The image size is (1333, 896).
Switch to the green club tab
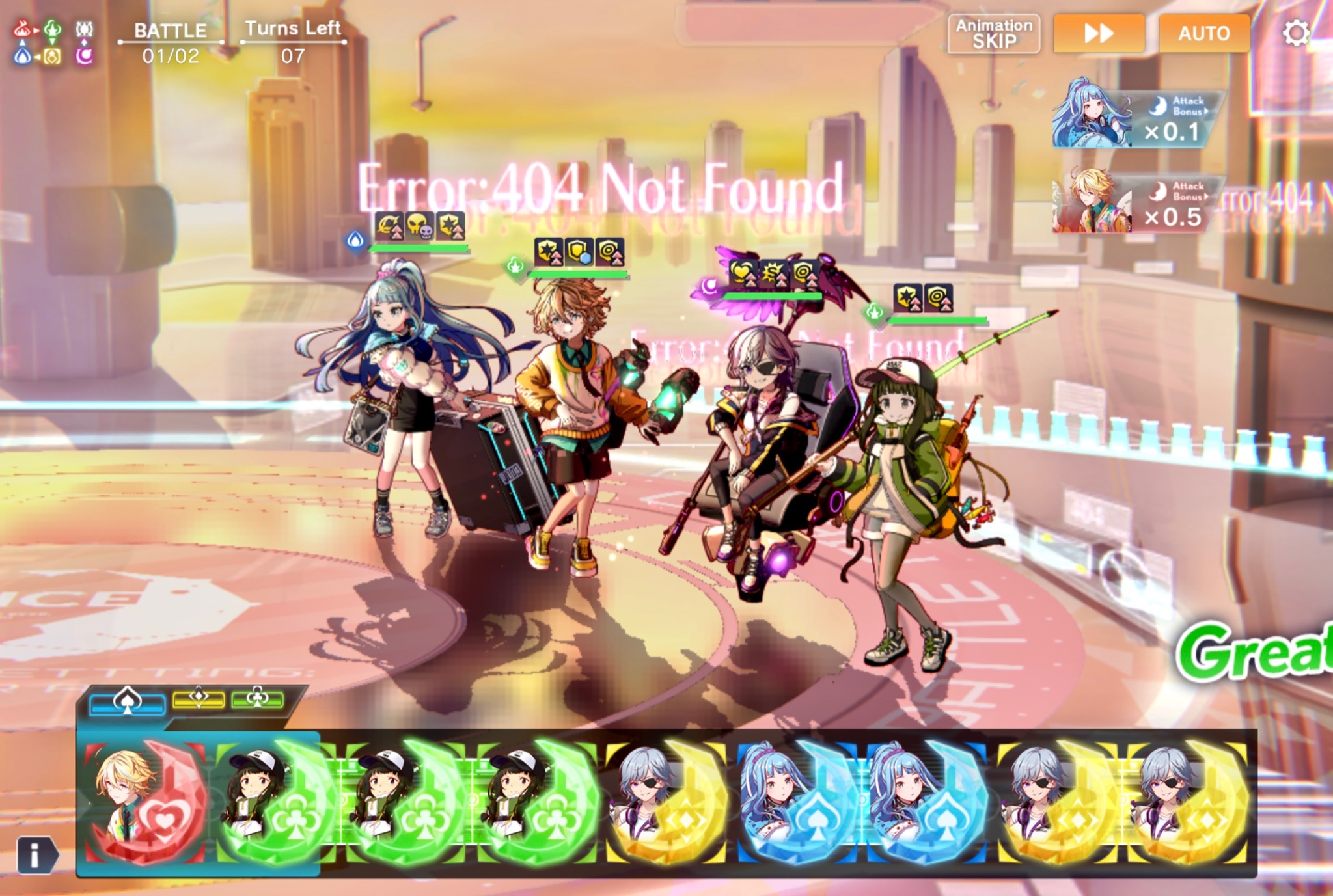click(257, 699)
